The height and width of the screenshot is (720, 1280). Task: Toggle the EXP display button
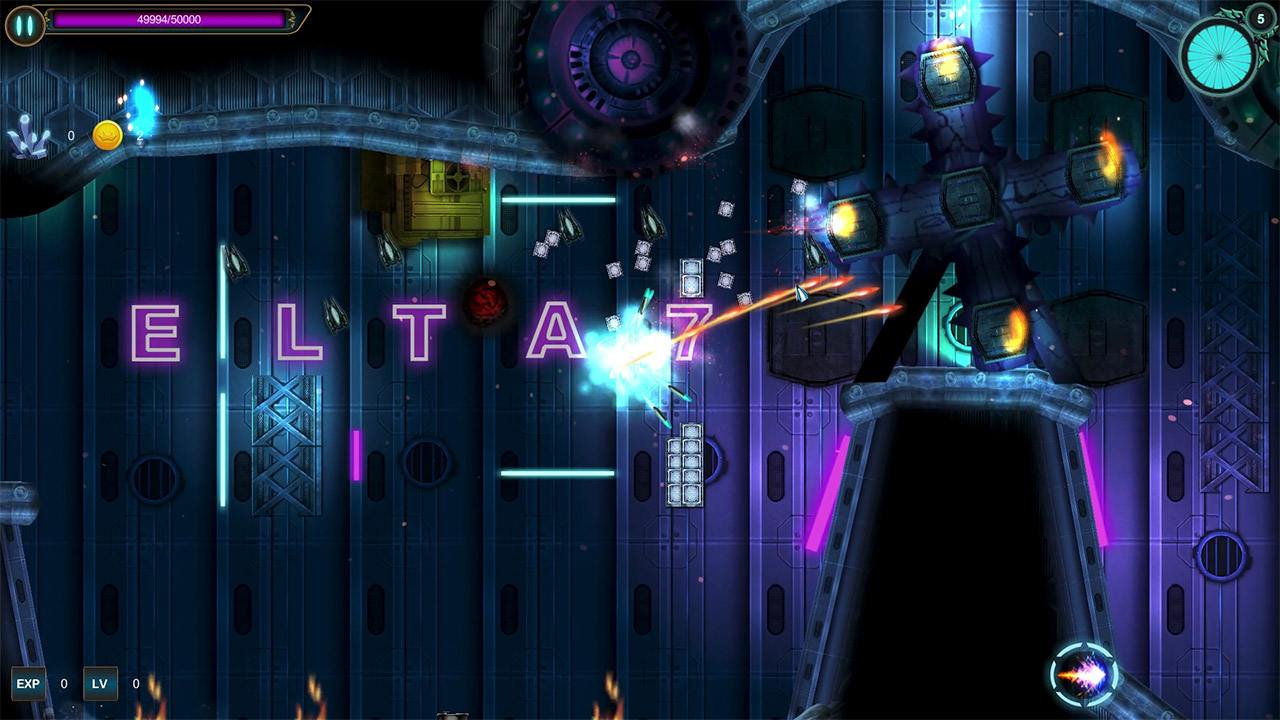click(x=28, y=683)
